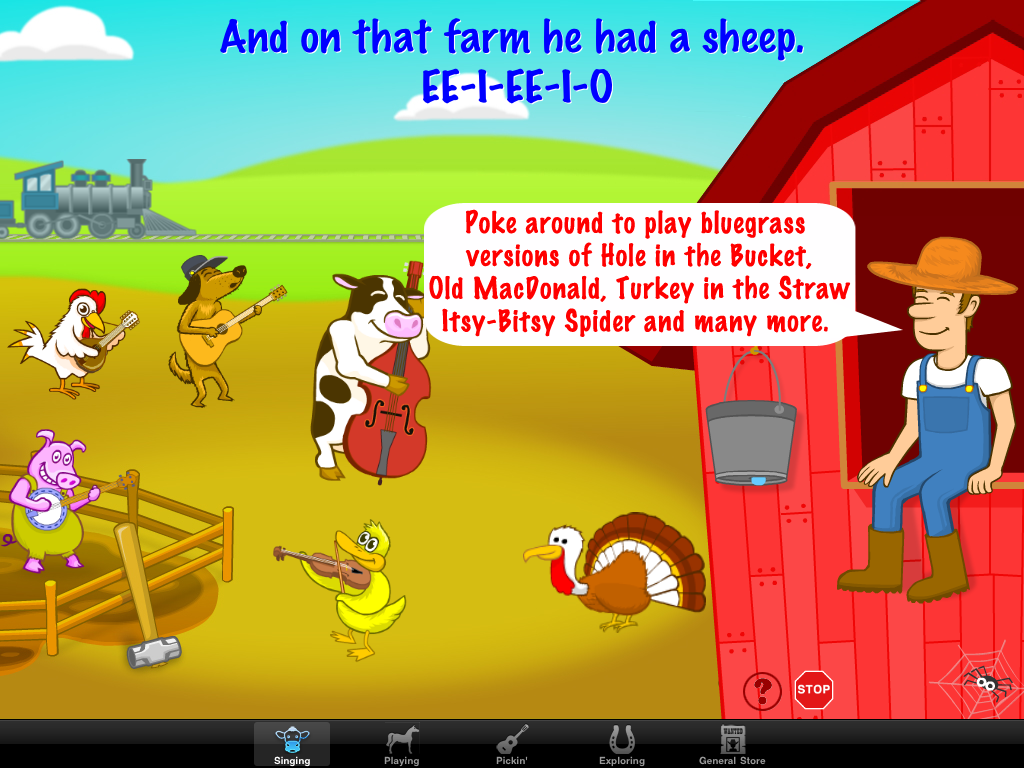Open the General Store tab
The width and height of the screenshot is (1024, 768).
coord(732,745)
